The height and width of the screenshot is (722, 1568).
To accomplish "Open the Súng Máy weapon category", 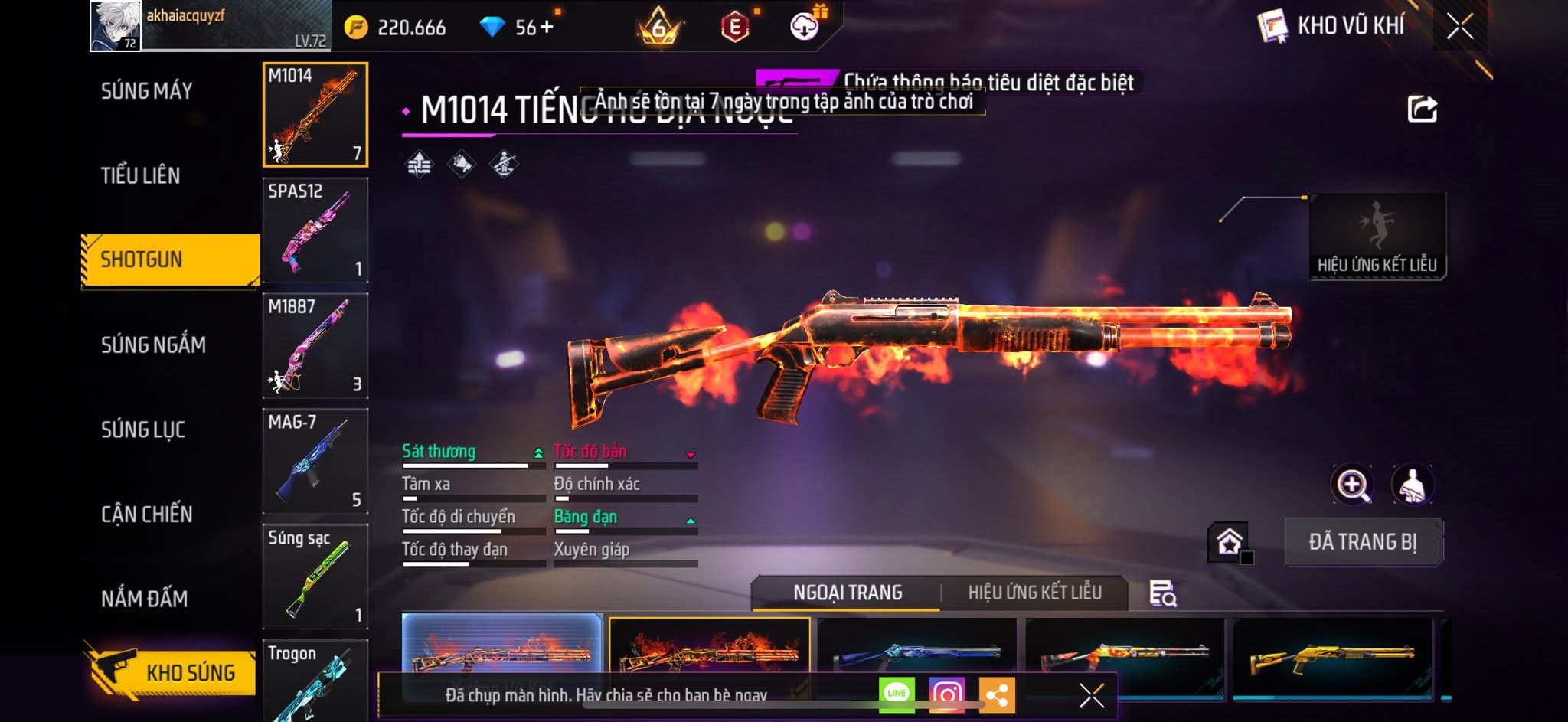I will tap(147, 91).
